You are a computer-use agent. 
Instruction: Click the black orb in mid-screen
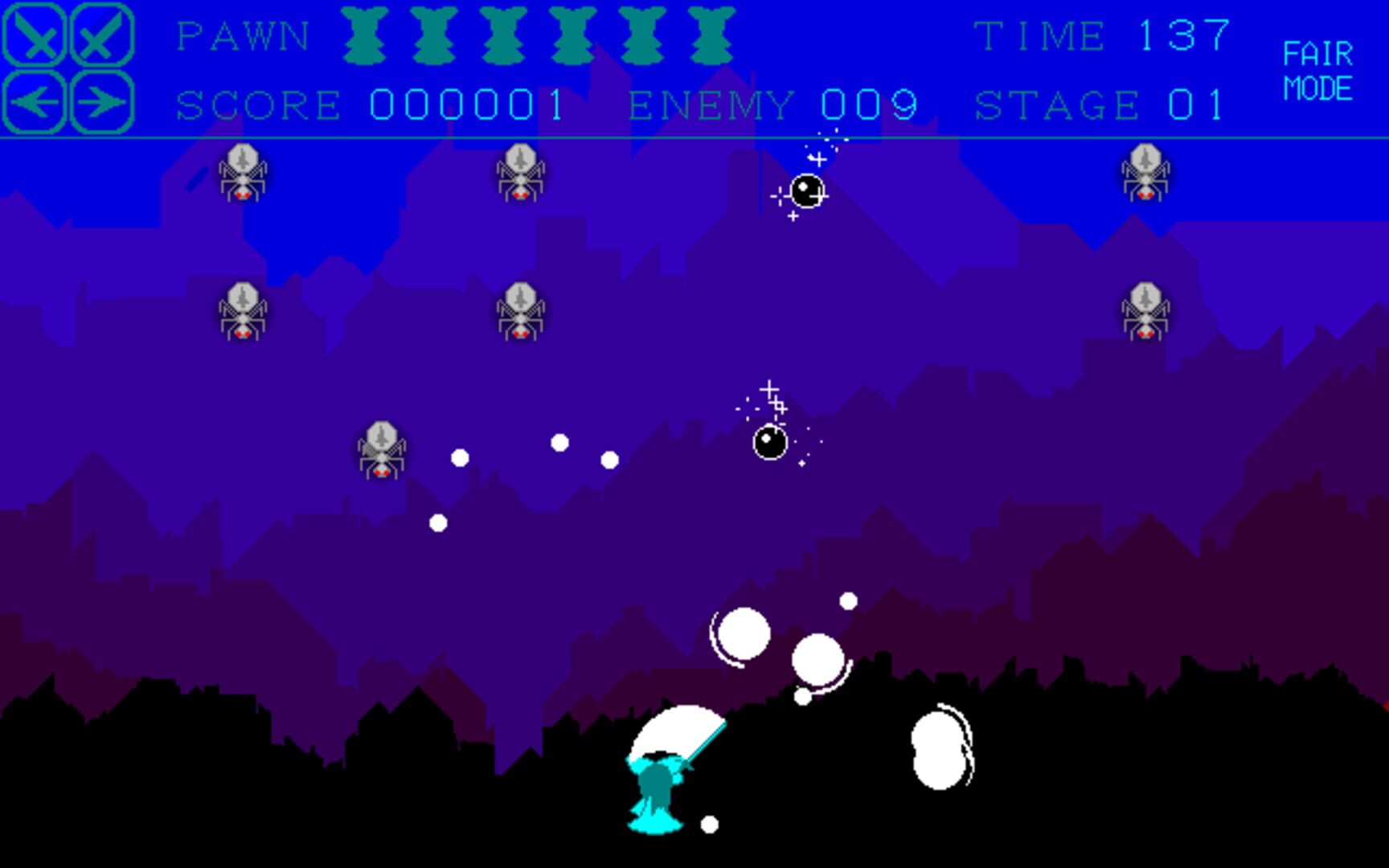click(769, 441)
